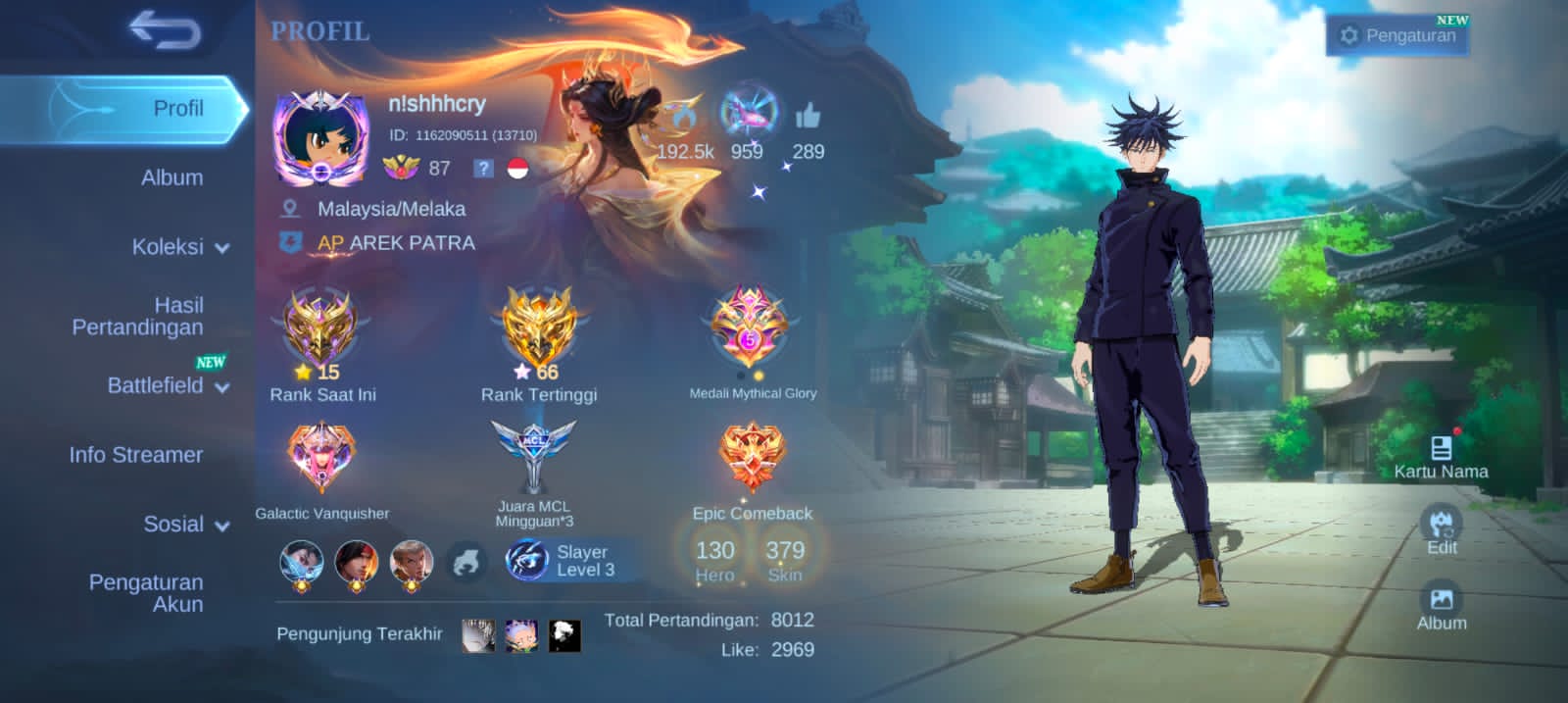Open the Pengaturan settings button
This screenshot has width=1568, height=703.
click(1398, 36)
